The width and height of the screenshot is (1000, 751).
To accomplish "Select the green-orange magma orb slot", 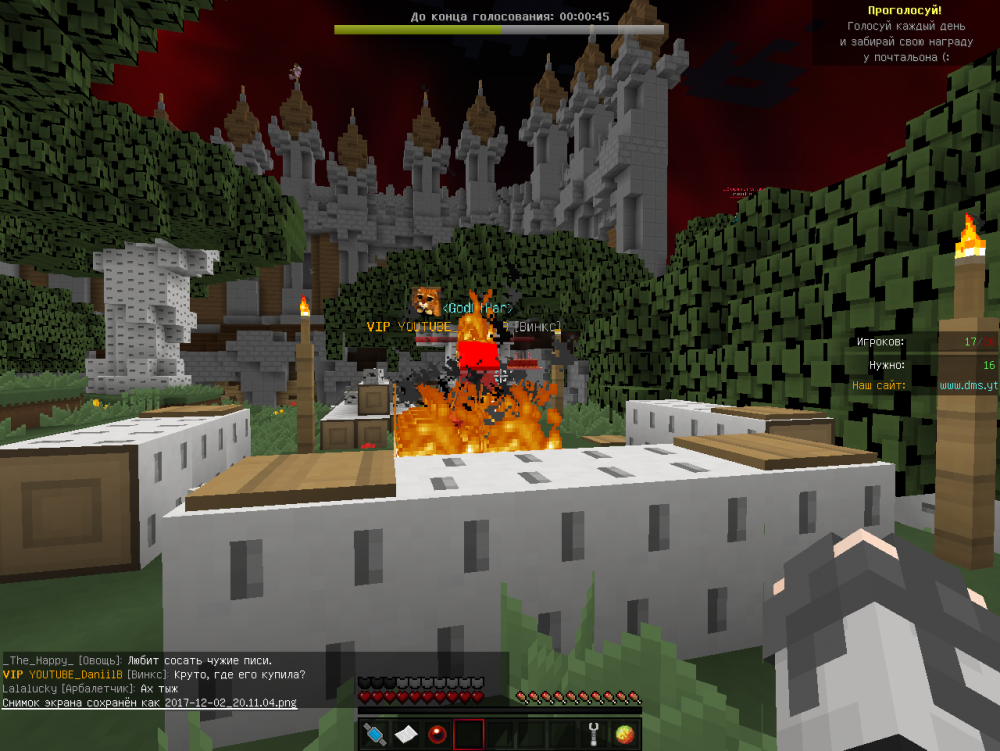I will pos(625,735).
